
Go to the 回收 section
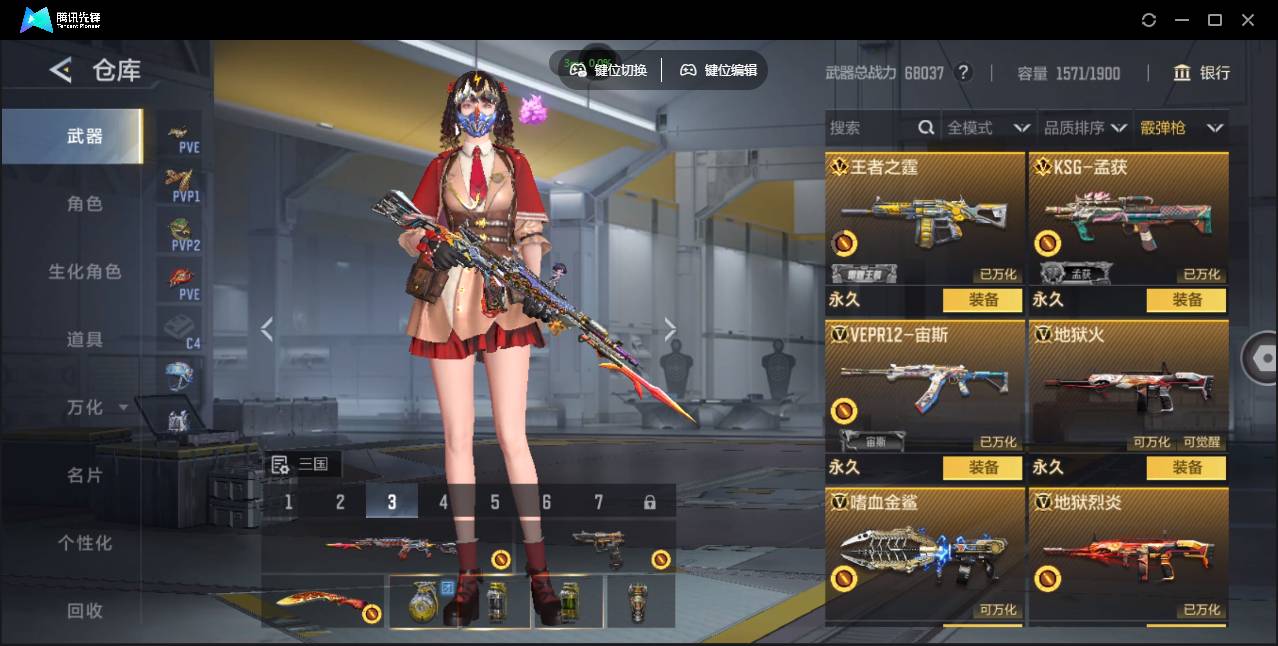tap(85, 610)
